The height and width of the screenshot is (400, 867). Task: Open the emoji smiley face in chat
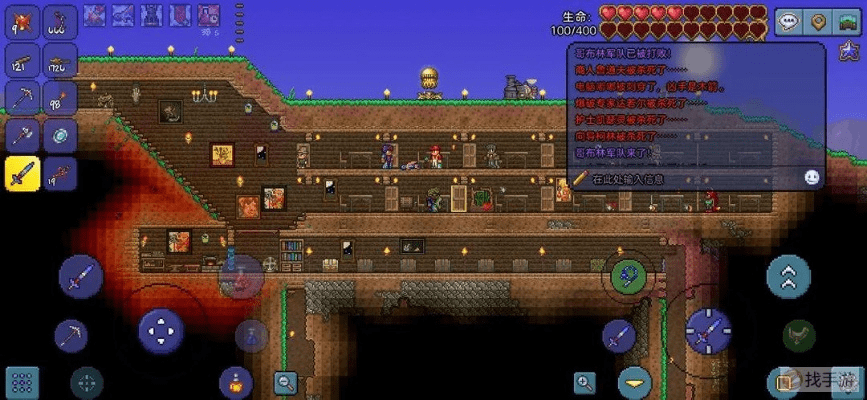tap(812, 177)
